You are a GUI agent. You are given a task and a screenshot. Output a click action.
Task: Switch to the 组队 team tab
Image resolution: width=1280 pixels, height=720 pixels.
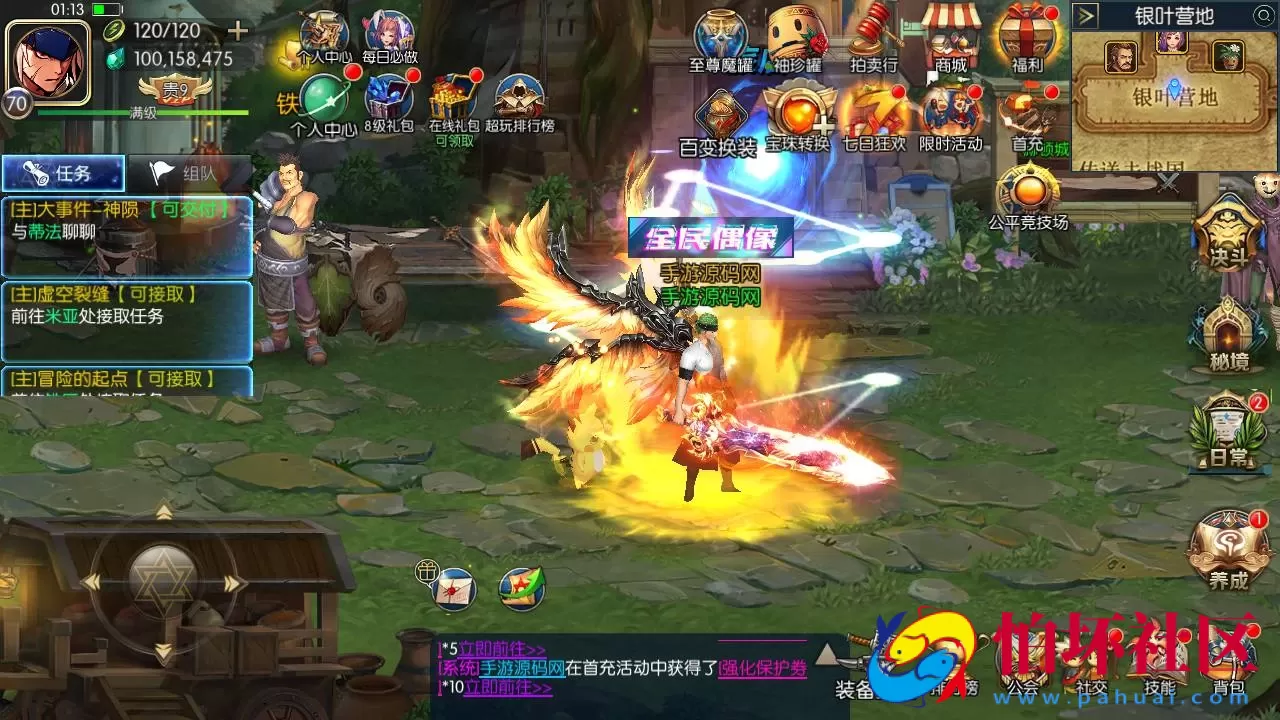coord(180,172)
